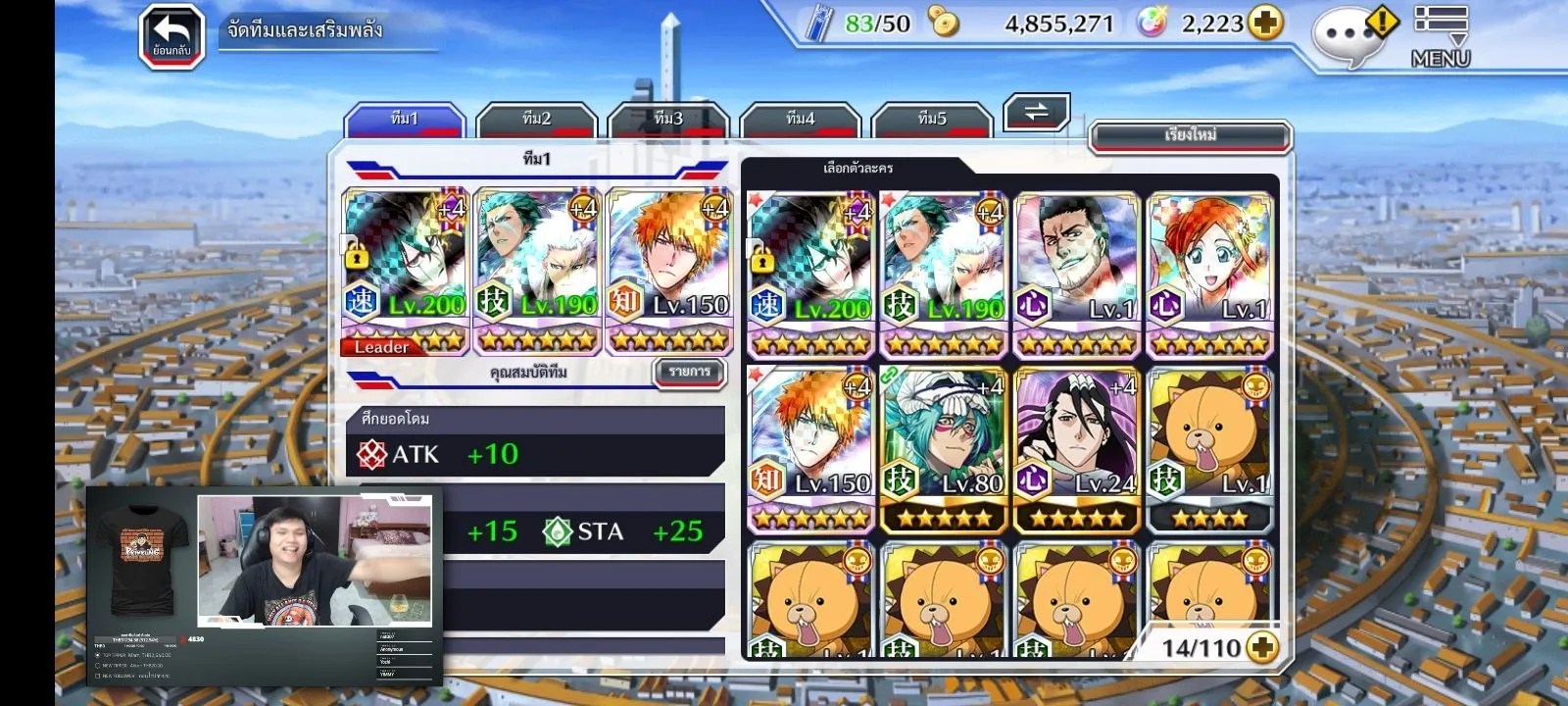
Task: Switch to the ทีม3 tab
Action: (668, 120)
